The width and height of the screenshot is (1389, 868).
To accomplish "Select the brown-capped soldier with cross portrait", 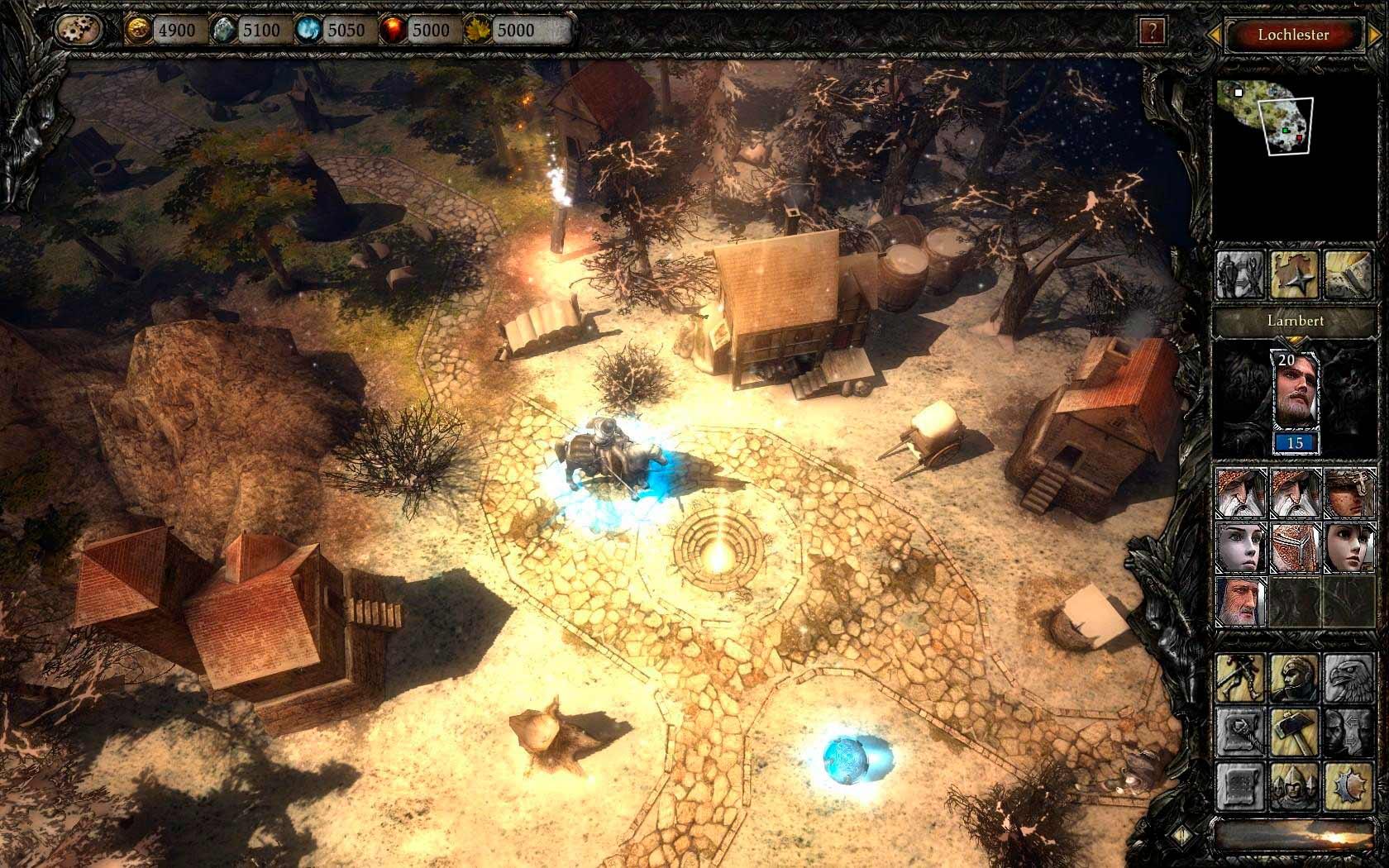I will (1348, 494).
